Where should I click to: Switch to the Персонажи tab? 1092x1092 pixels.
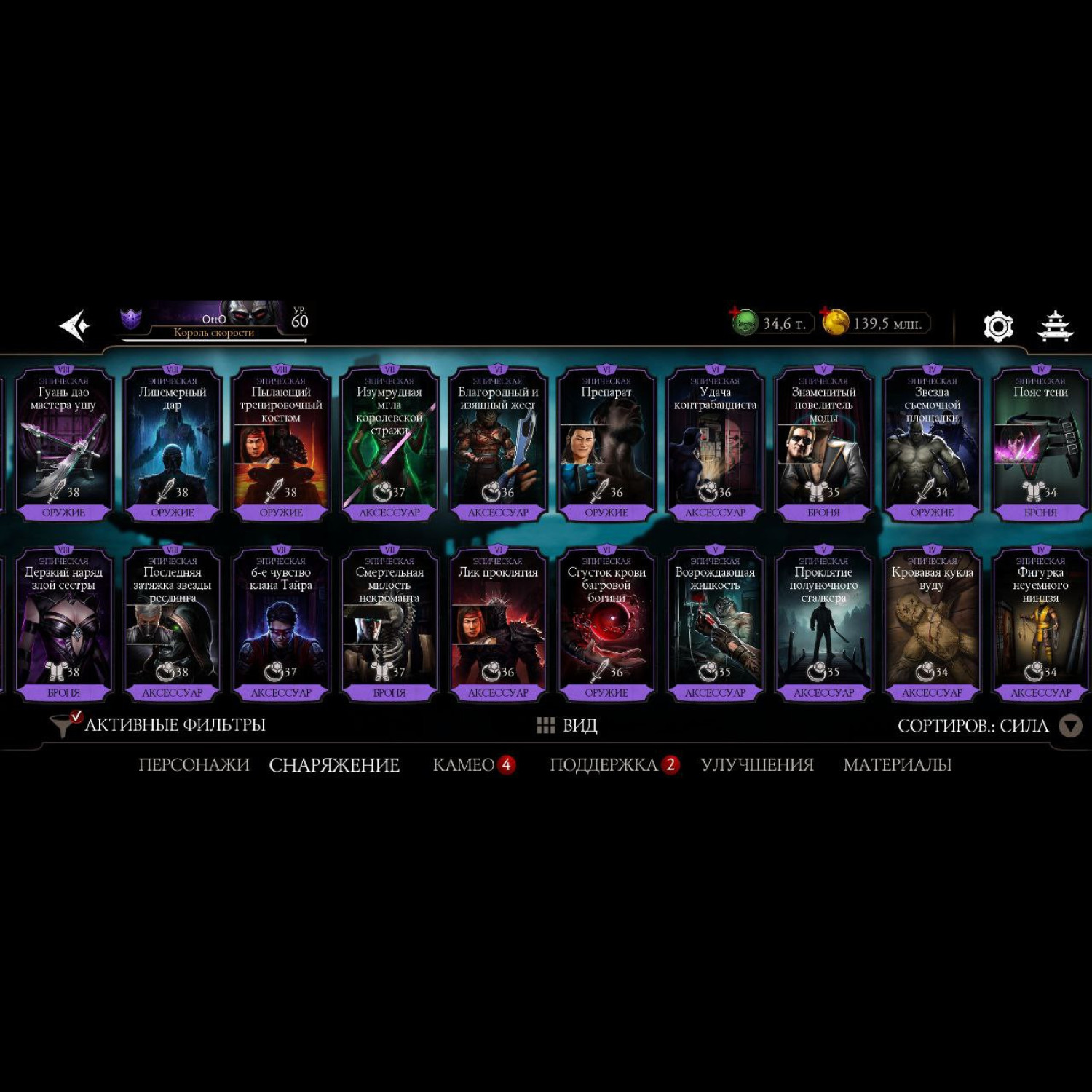click(194, 765)
